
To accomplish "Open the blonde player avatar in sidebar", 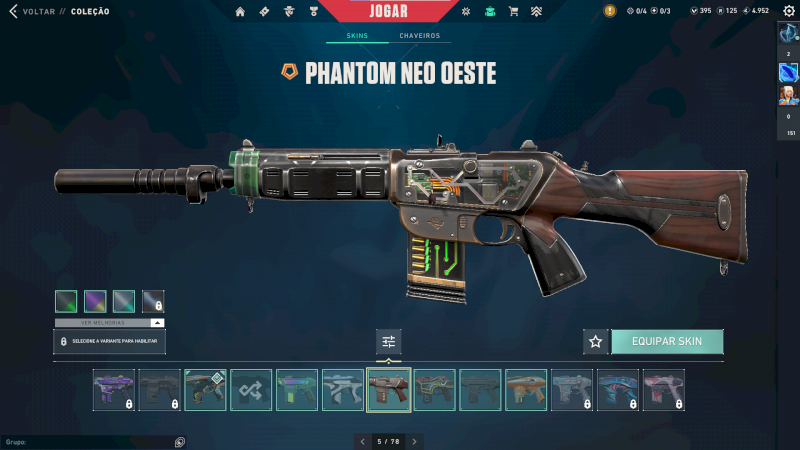I will (x=789, y=95).
